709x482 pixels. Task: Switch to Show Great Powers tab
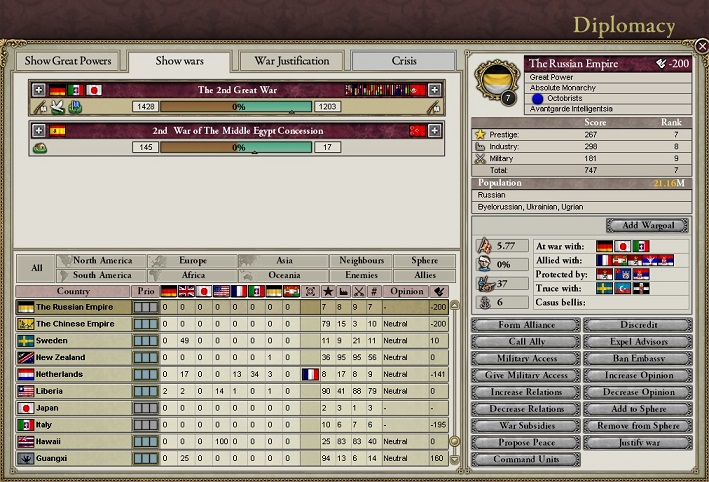68,61
